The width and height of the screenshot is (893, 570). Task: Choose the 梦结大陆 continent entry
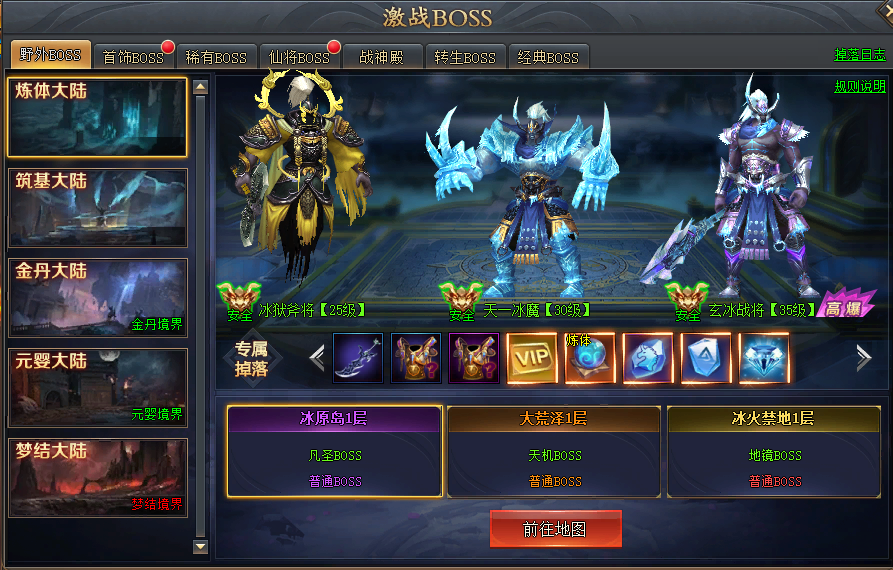coord(98,478)
